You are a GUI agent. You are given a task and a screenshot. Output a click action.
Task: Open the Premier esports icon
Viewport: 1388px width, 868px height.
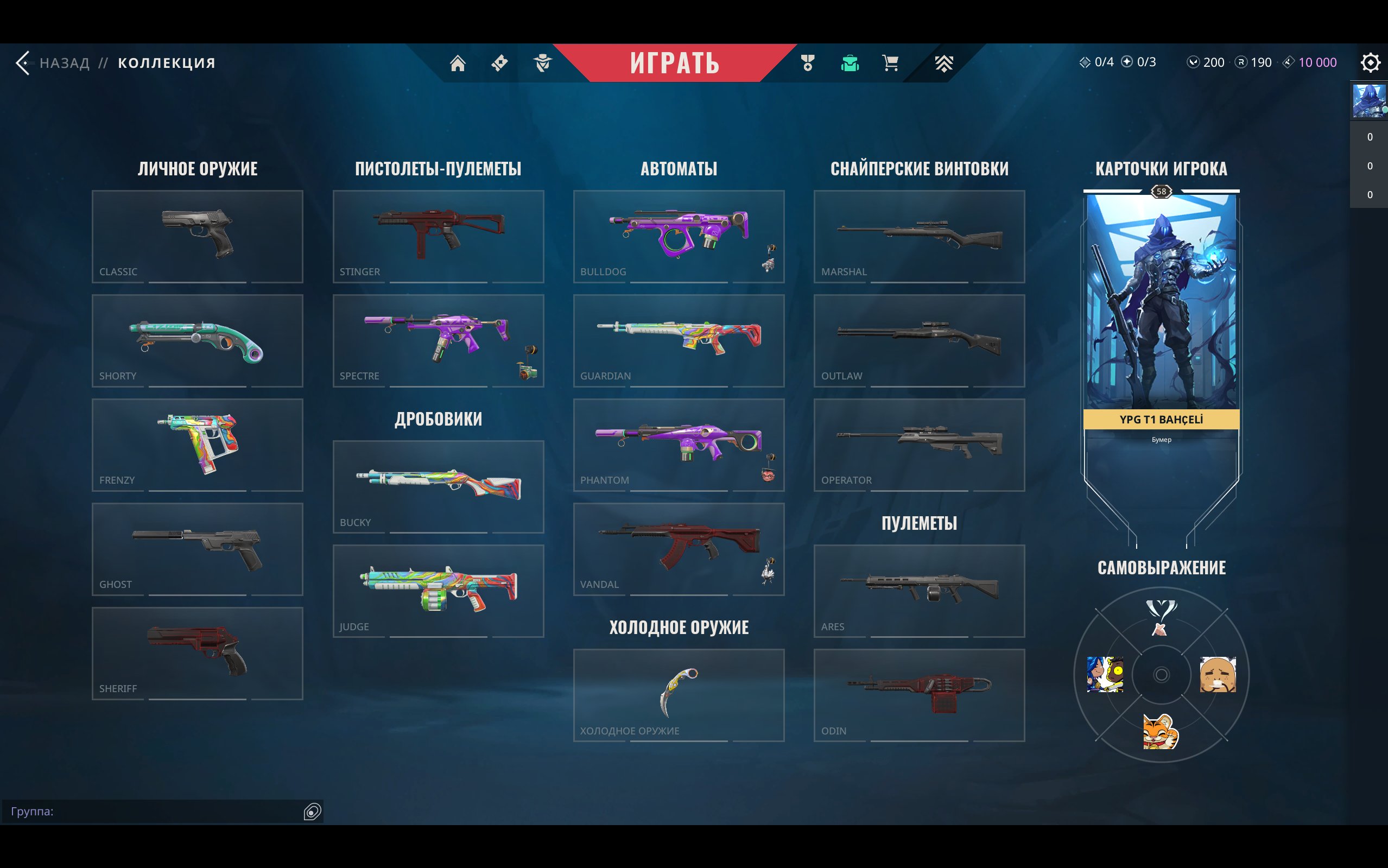944,63
